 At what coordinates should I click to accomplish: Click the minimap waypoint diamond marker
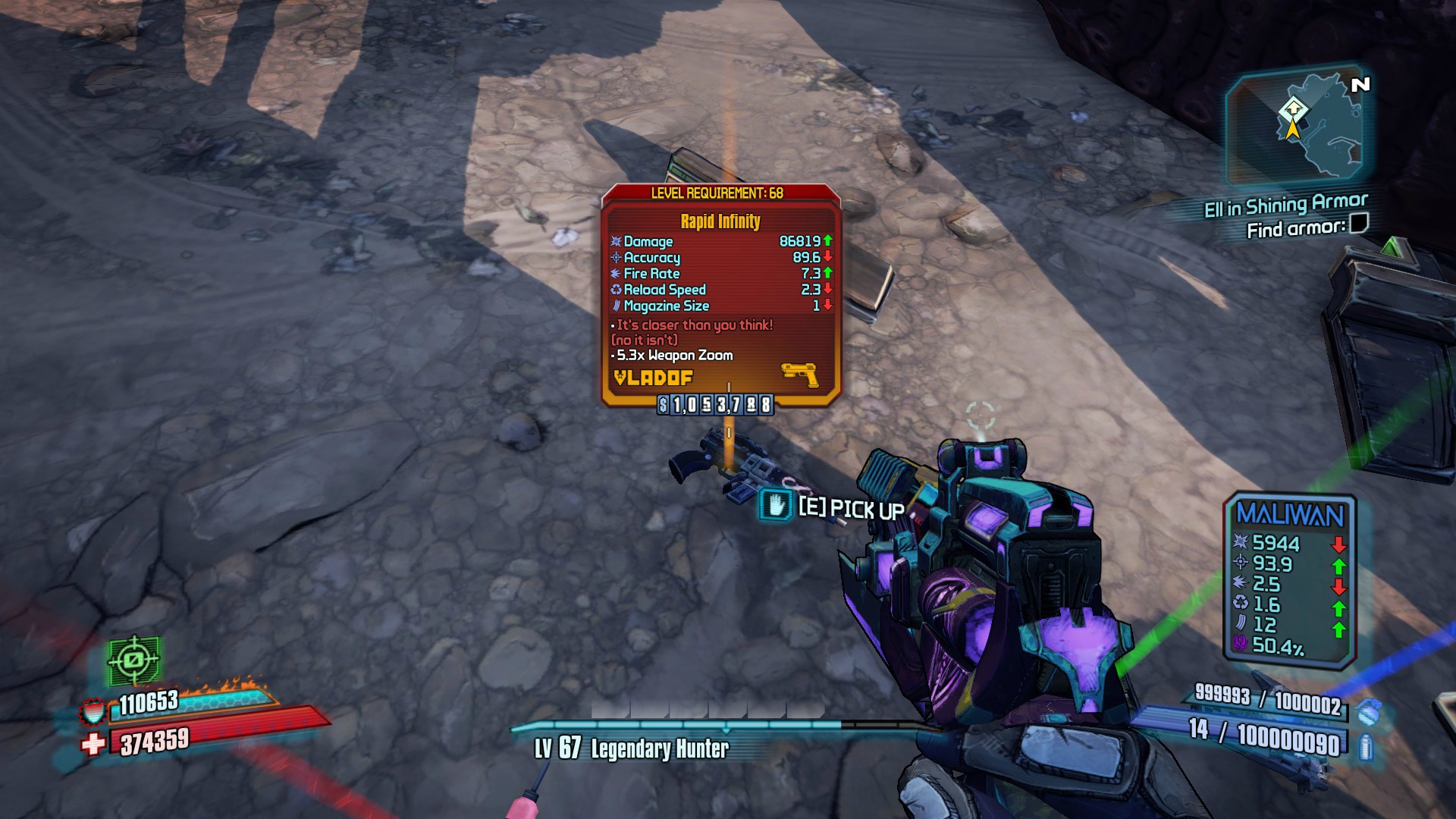(x=1294, y=109)
